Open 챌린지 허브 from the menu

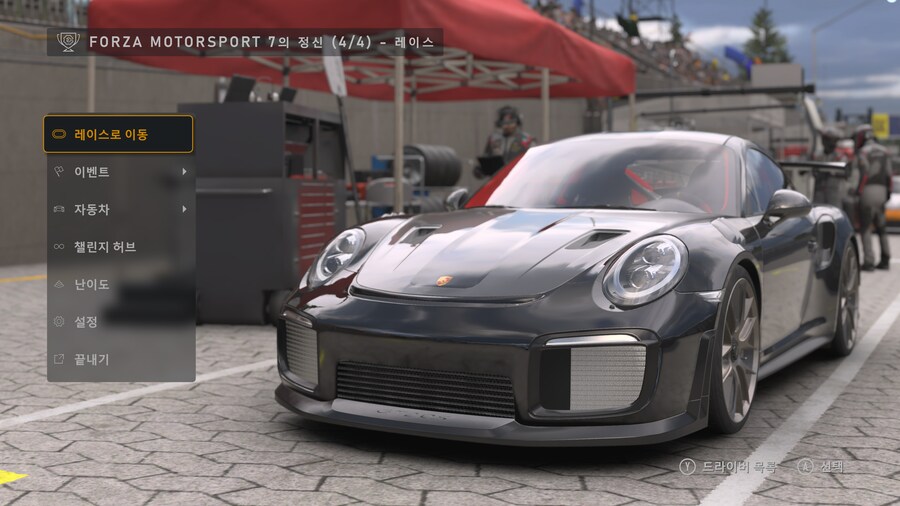point(119,247)
